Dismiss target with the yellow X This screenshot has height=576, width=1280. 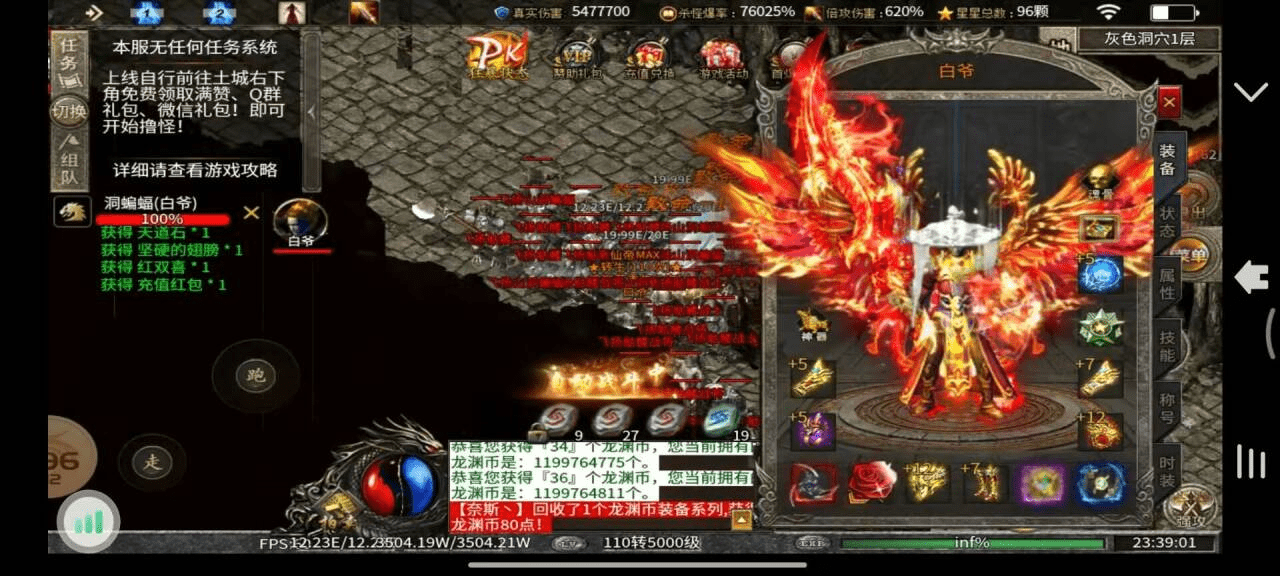252,212
